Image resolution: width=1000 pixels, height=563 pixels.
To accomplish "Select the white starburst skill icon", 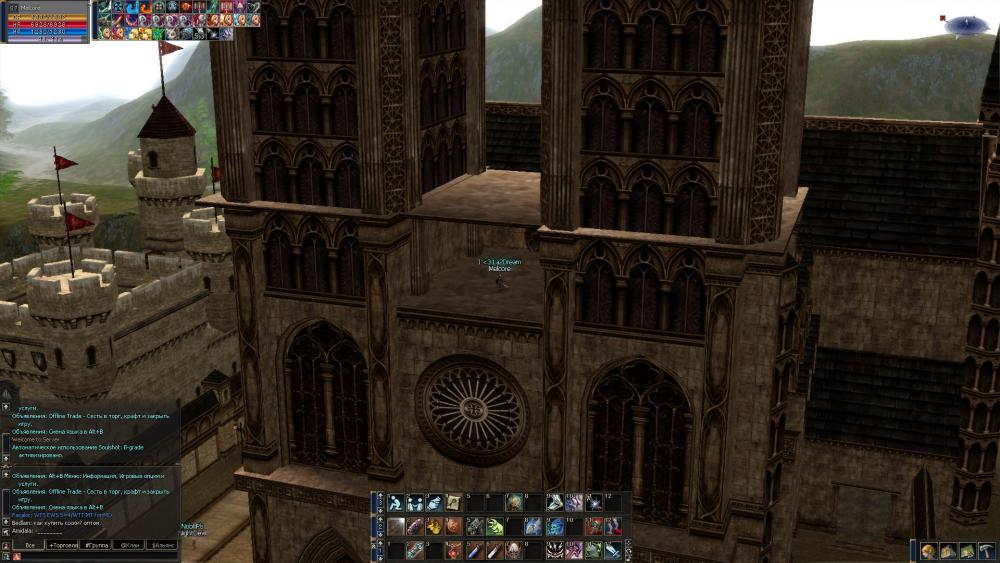I will tap(592, 503).
